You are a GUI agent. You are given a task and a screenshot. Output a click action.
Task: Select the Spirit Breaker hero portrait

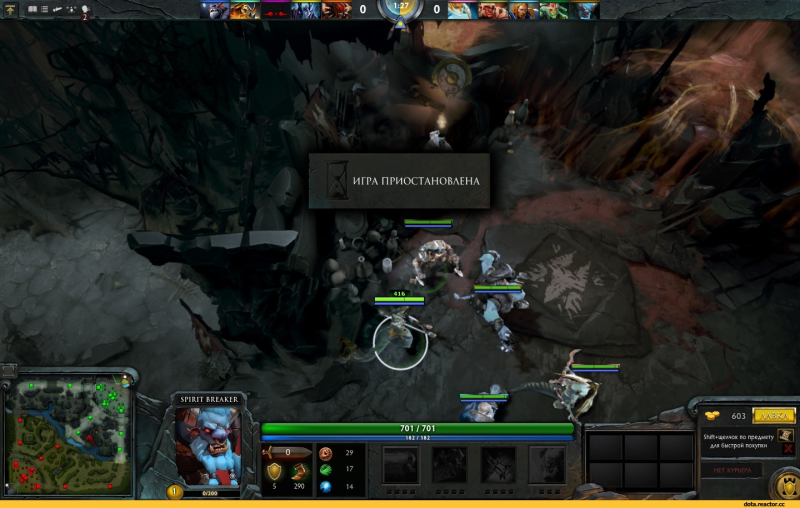coord(208,447)
